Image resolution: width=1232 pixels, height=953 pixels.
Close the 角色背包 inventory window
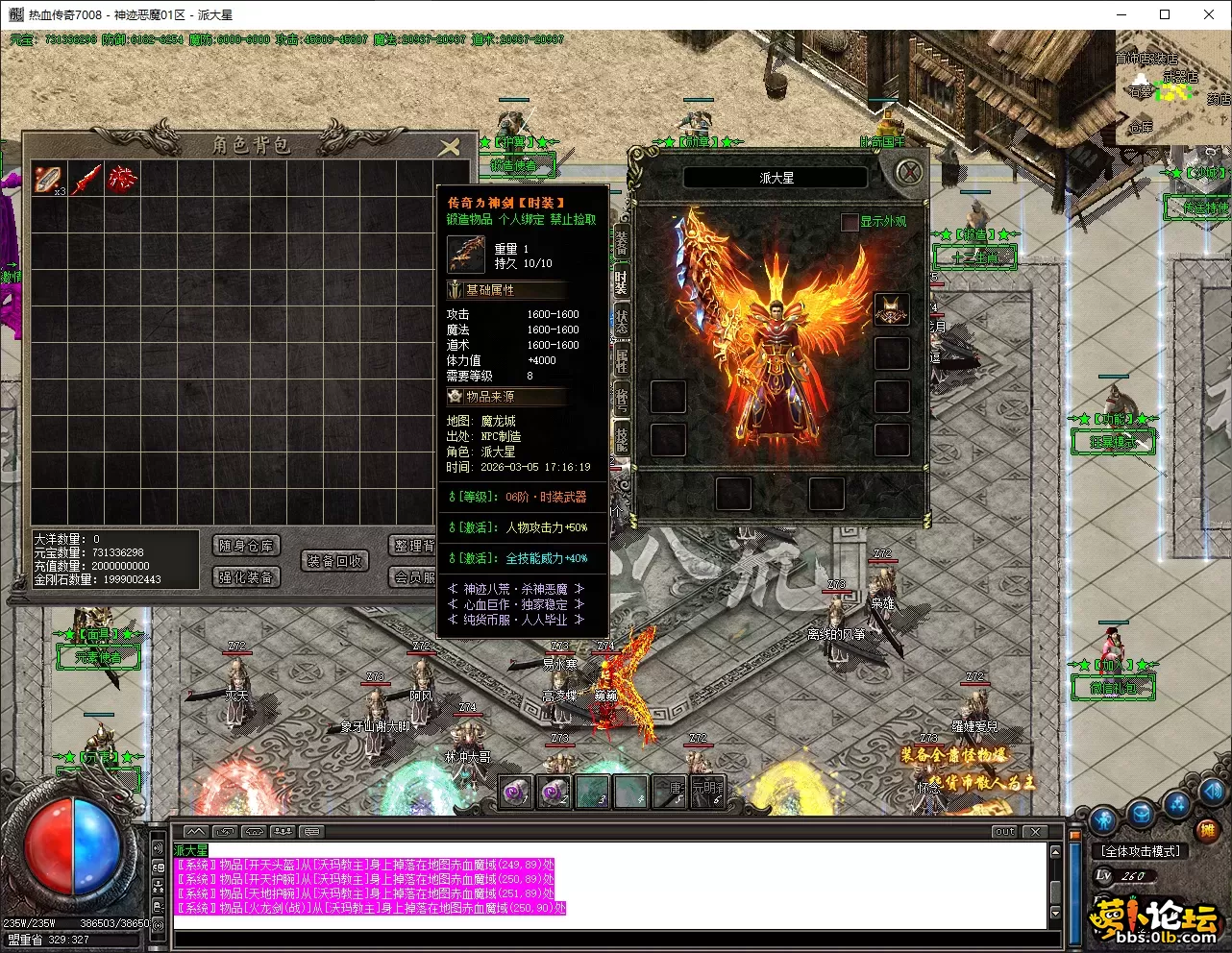(449, 146)
